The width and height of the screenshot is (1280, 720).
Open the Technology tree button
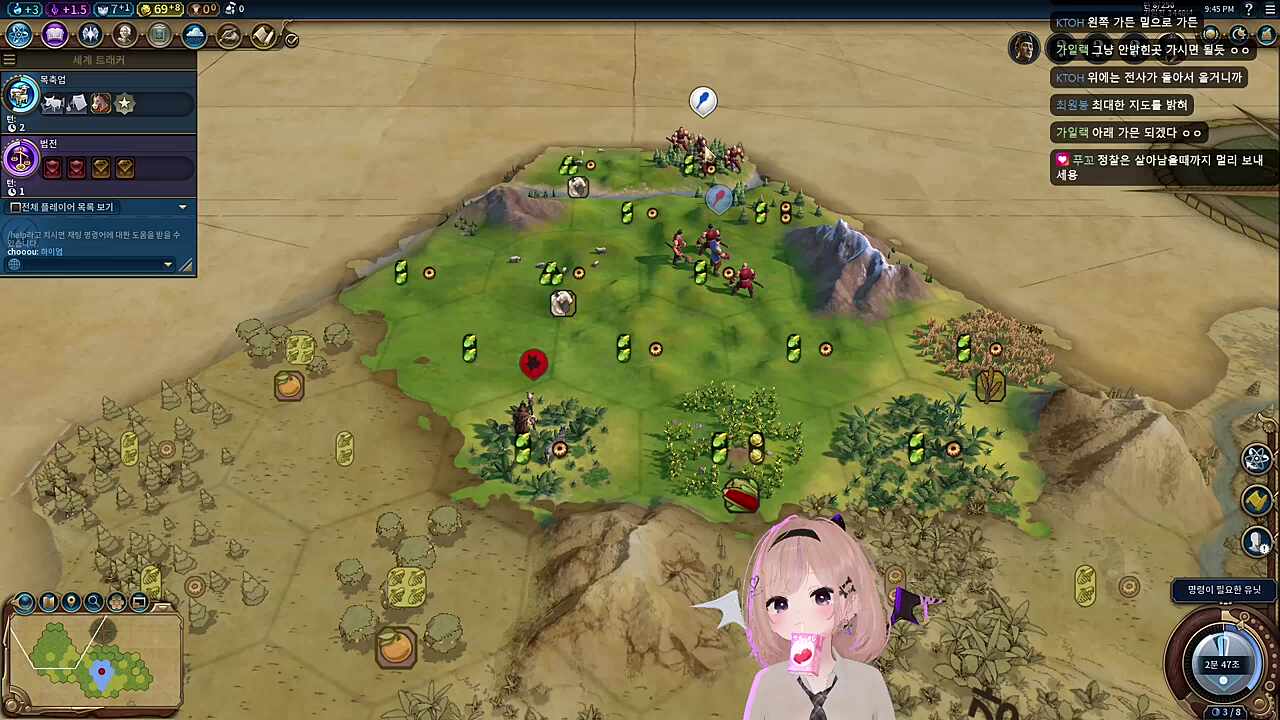pos(19,35)
